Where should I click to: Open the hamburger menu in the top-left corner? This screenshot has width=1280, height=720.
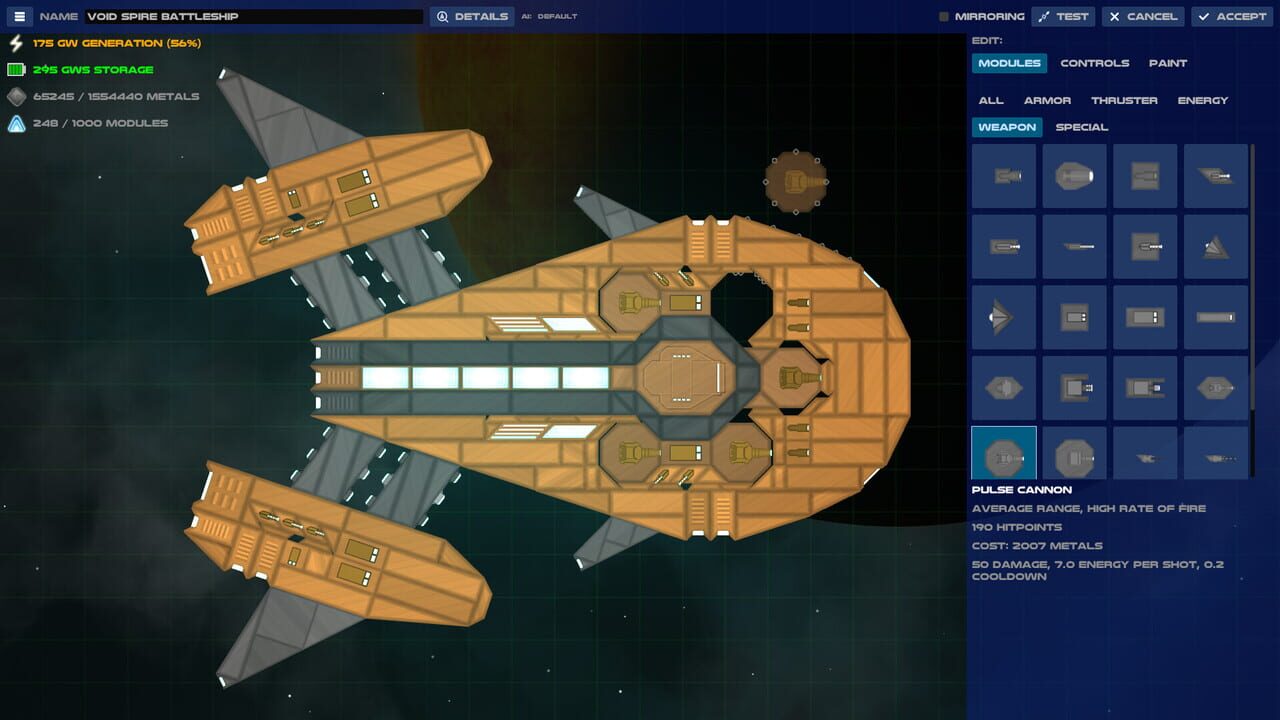point(18,16)
